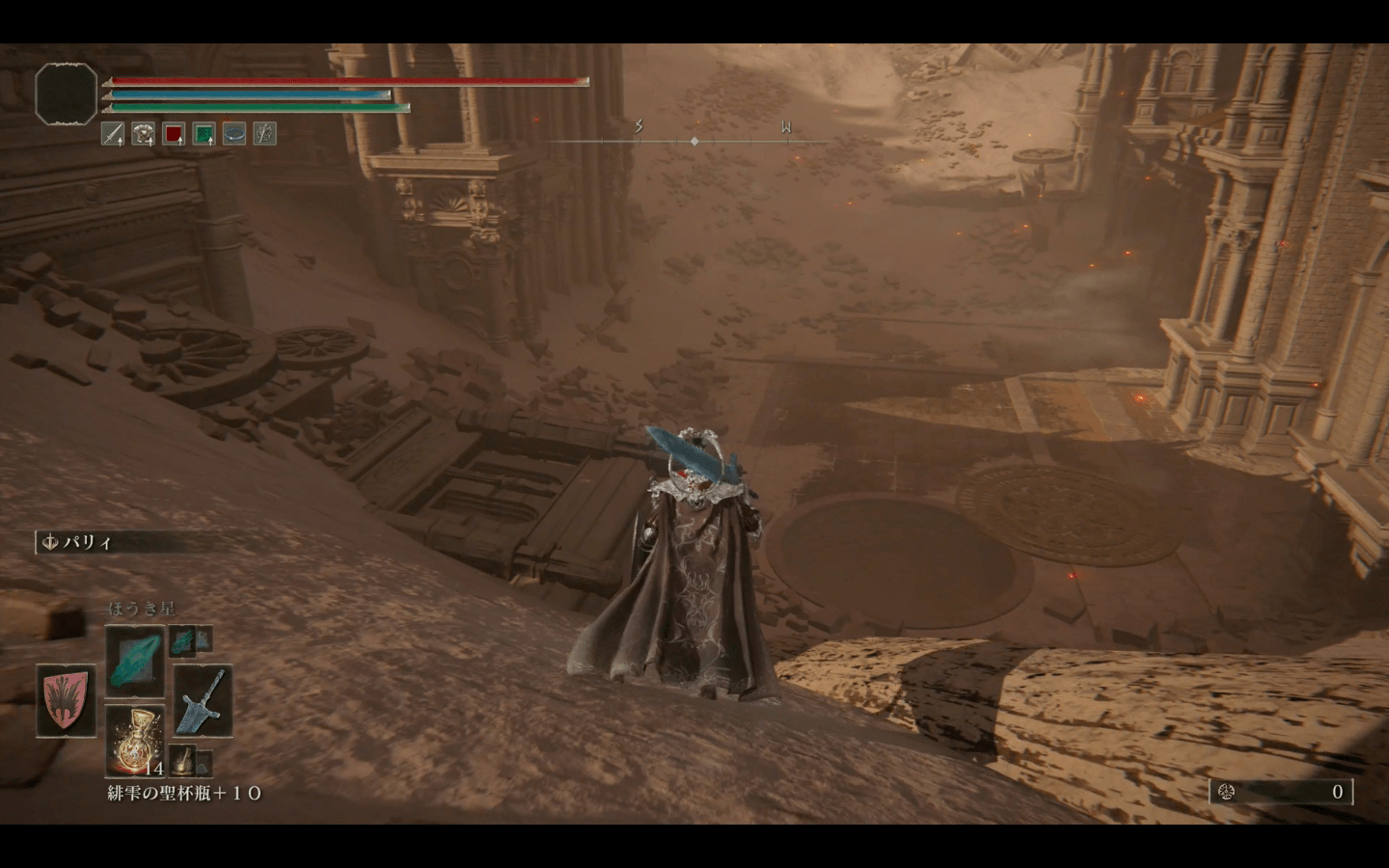The image size is (1389, 868).
Task: Click the equipped greatsword weapon icon
Action: 203,701
